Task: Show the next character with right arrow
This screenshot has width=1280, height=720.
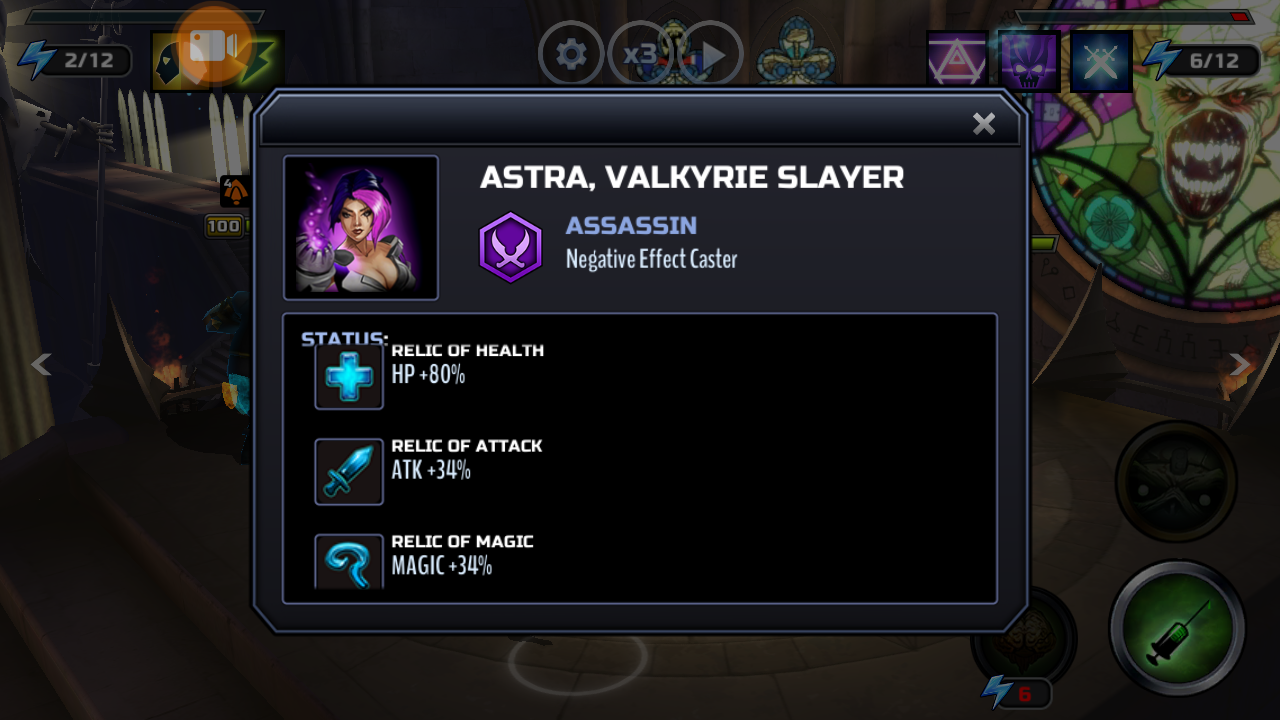Action: coord(1240,364)
